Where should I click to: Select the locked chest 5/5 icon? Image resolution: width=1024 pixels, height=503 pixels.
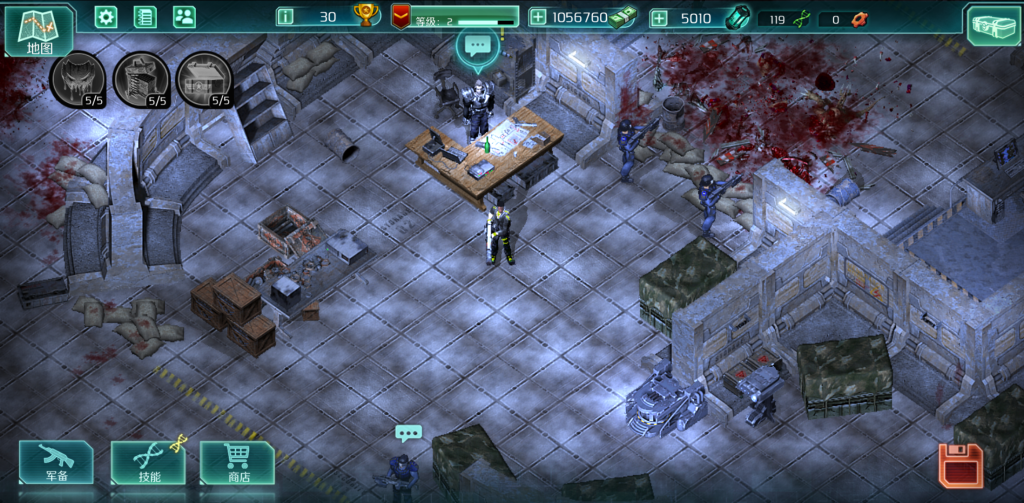(x=204, y=78)
